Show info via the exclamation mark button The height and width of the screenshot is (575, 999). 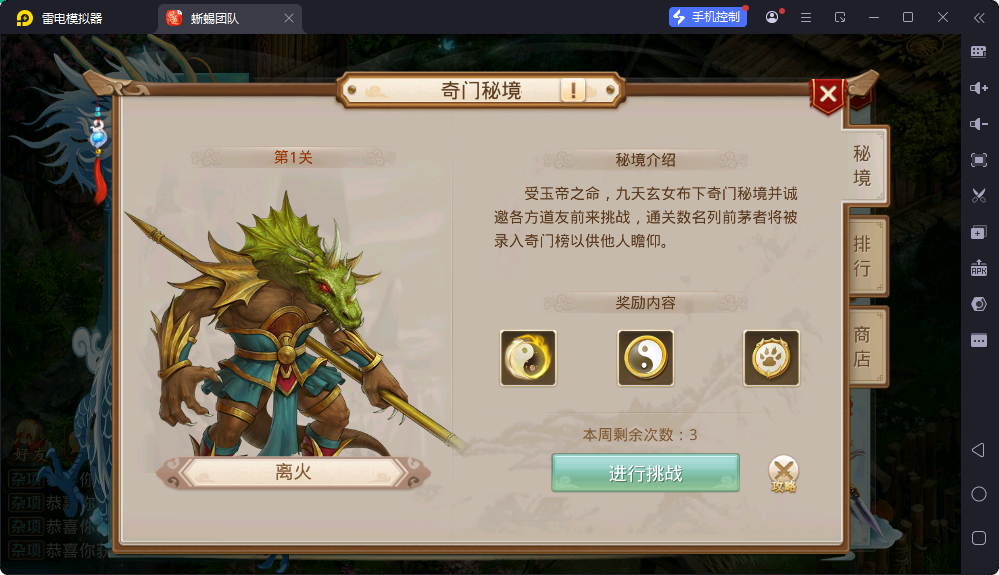[573, 91]
